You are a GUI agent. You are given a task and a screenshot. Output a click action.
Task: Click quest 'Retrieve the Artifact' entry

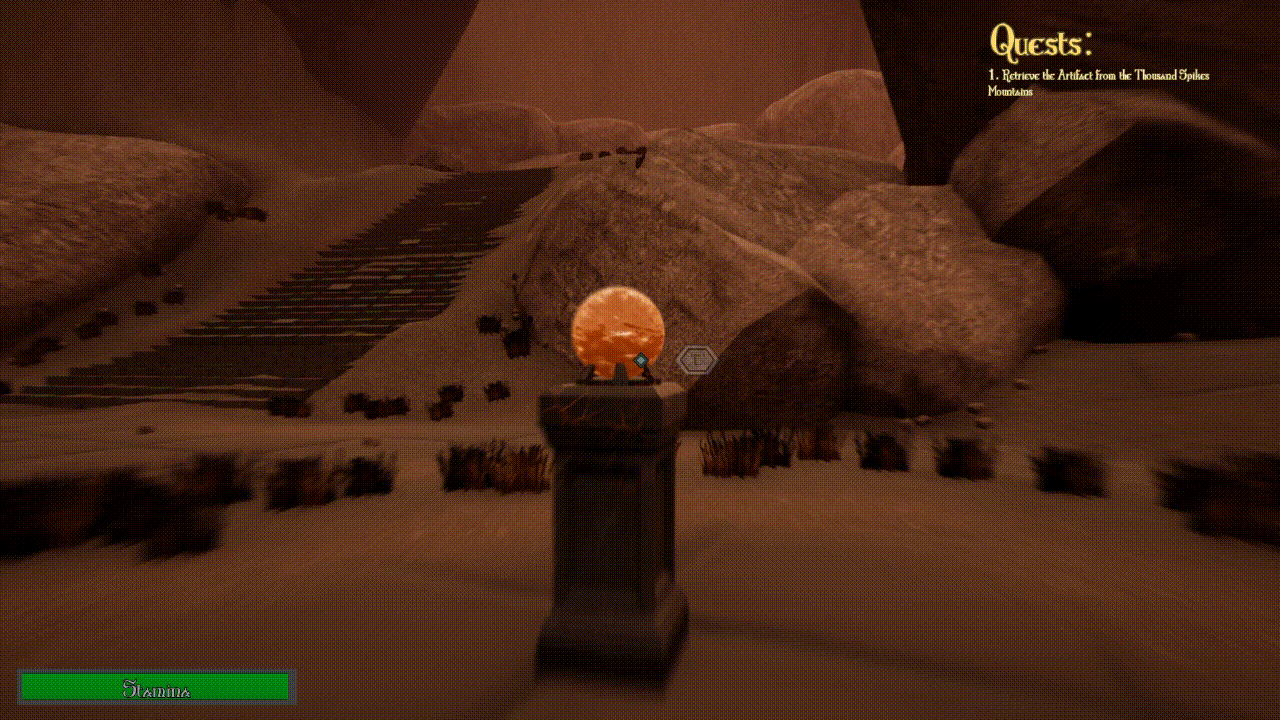(1100, 75)
